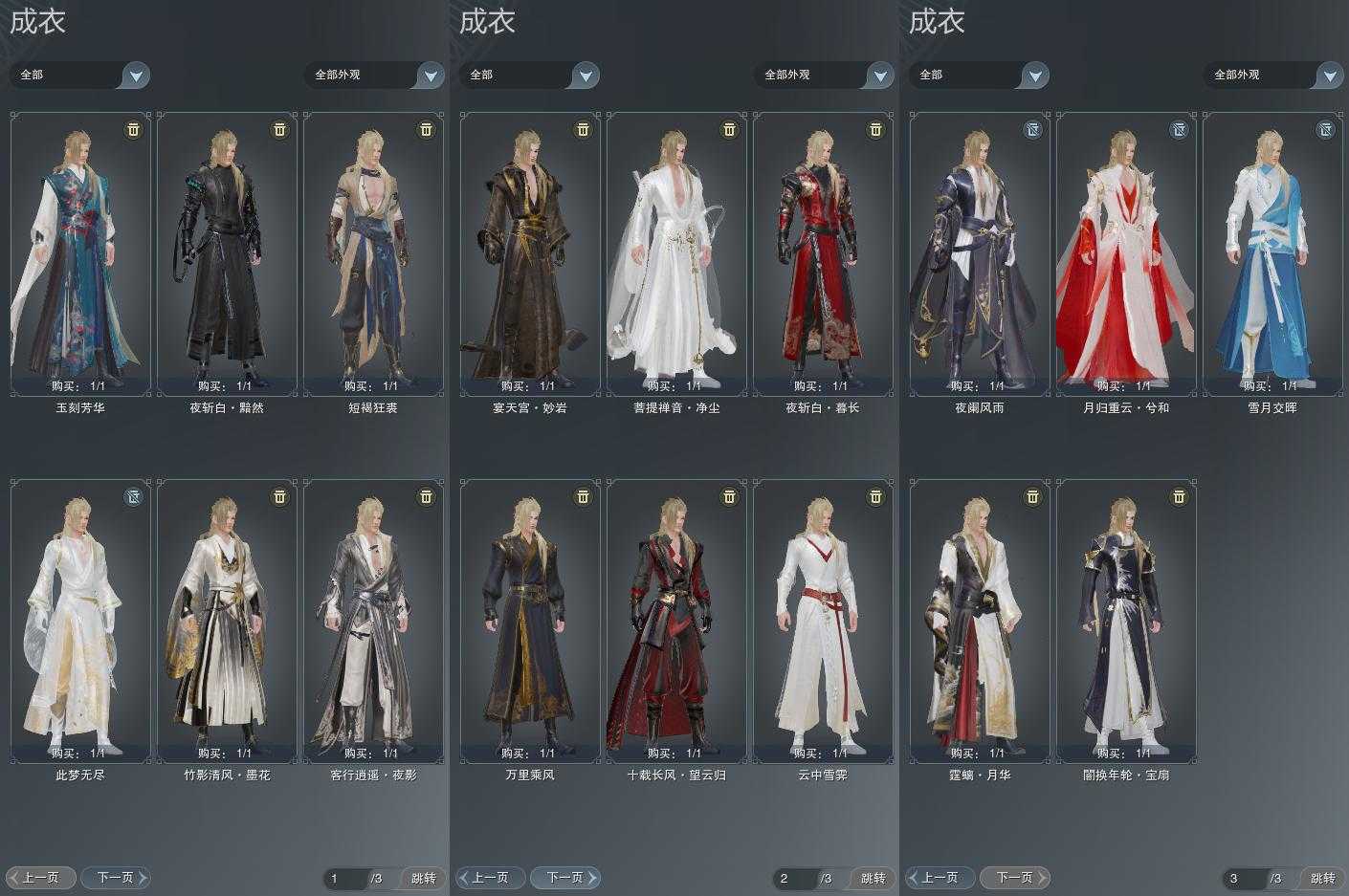Select the 雪月交晖 blue outfit
Screen dimensions: 1349x896
(1272, 253)
